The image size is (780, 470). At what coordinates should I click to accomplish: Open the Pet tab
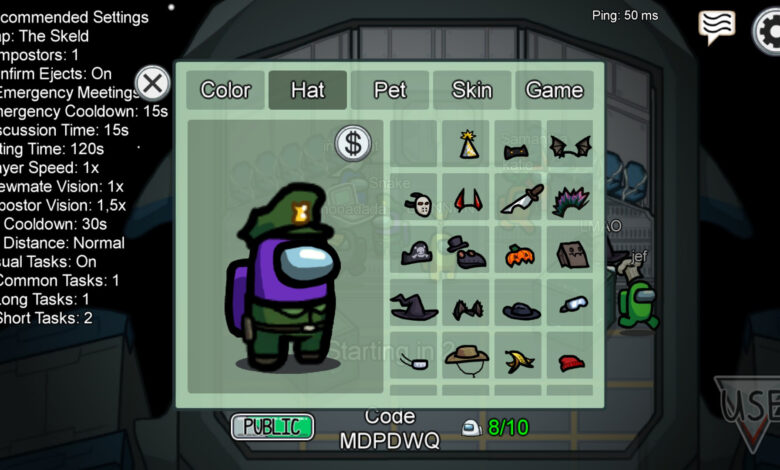(x=390, y=90)
